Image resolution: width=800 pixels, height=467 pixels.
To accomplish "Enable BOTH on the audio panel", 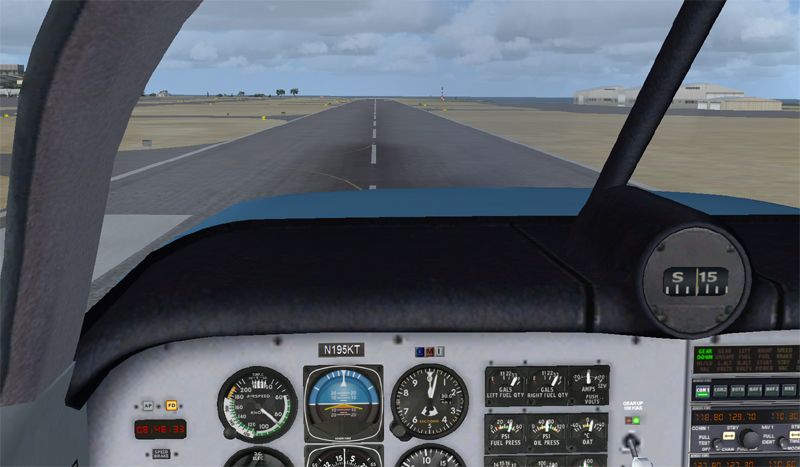I will tap(737, 392).
